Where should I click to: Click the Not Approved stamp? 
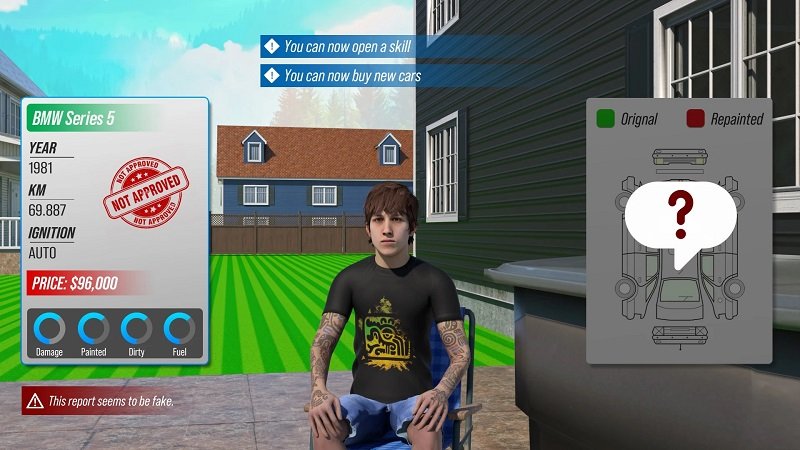(148, 186)
